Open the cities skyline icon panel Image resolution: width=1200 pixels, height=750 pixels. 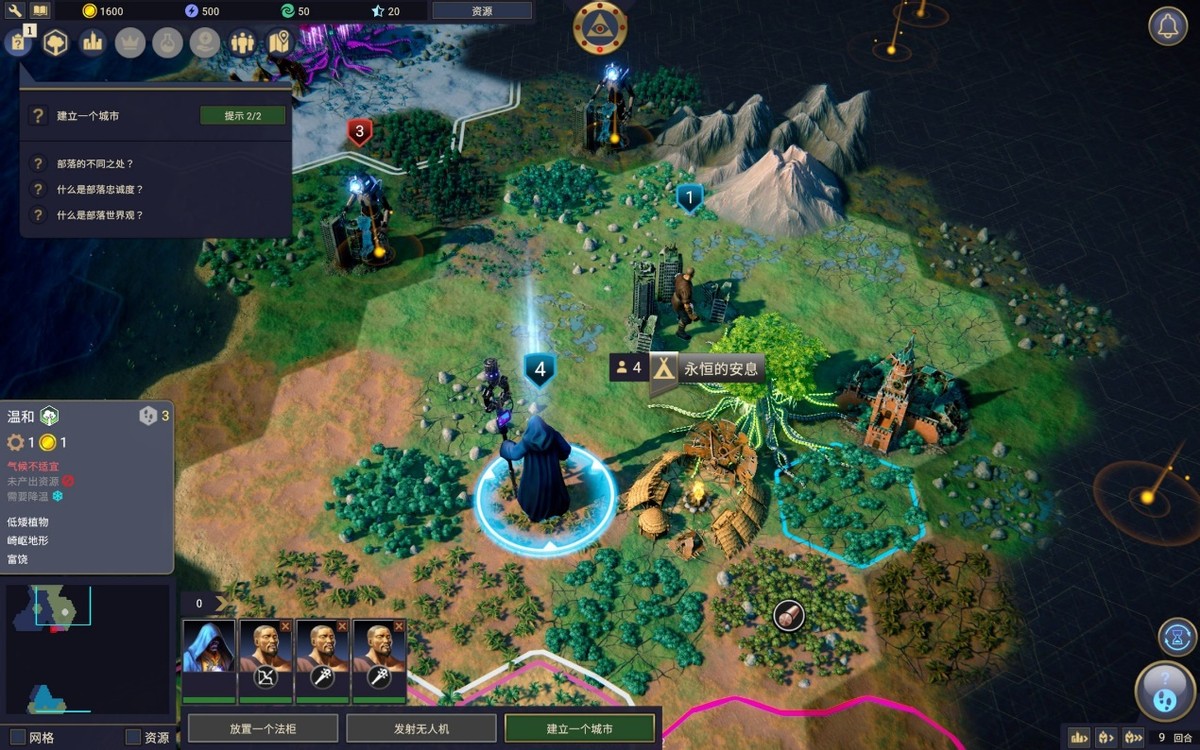93,42
